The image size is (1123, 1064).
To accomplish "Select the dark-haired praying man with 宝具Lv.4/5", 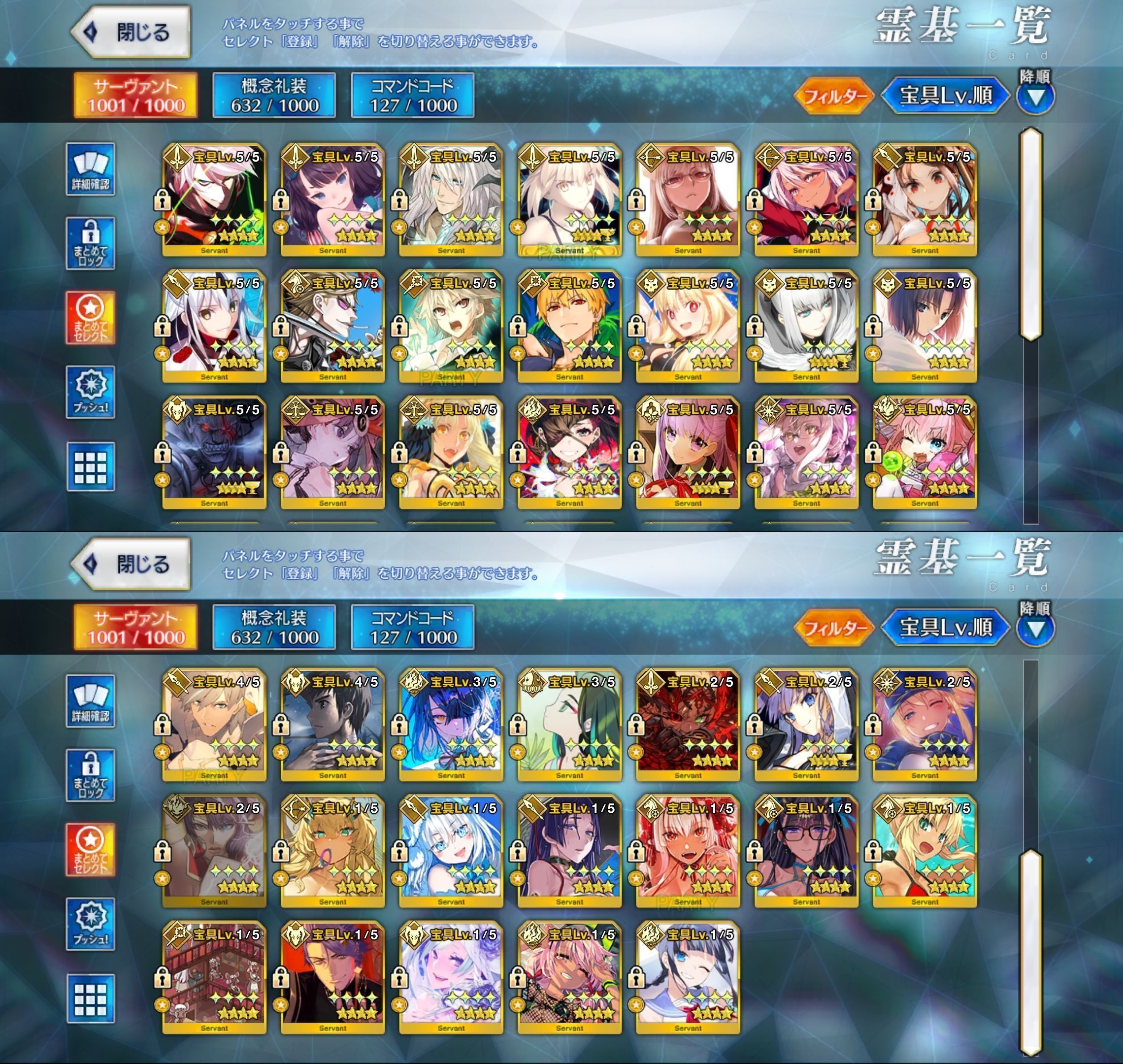I will click(332, 725).
